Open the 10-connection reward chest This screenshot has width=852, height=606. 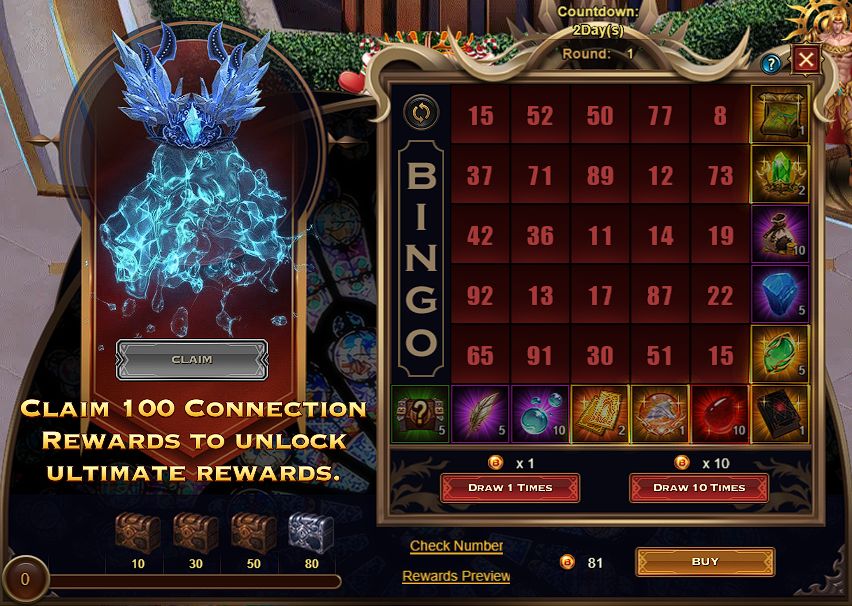[138, 534]
